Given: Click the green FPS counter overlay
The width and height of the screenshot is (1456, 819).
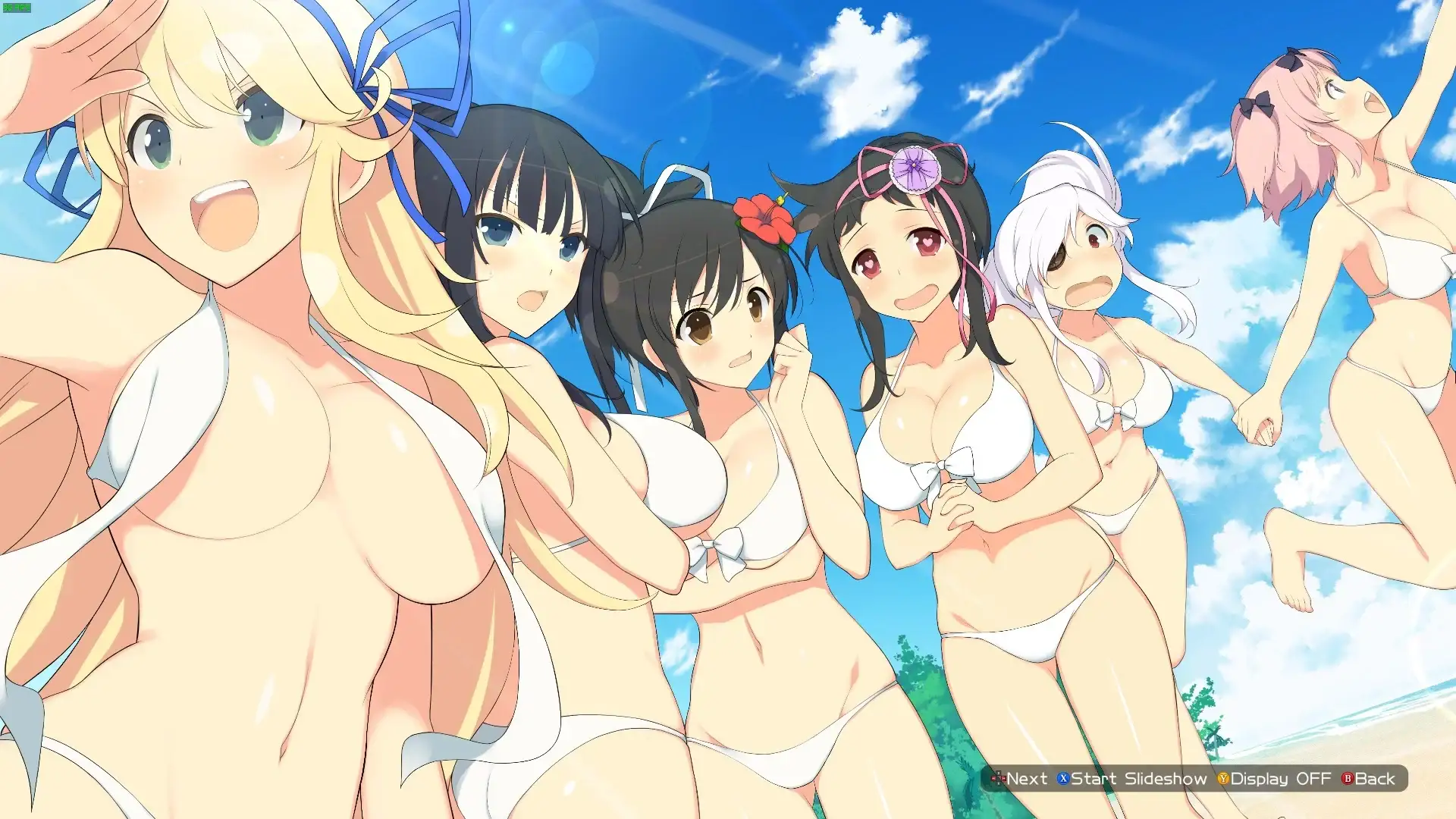Looking at the screenshot, I should point(17,8).
